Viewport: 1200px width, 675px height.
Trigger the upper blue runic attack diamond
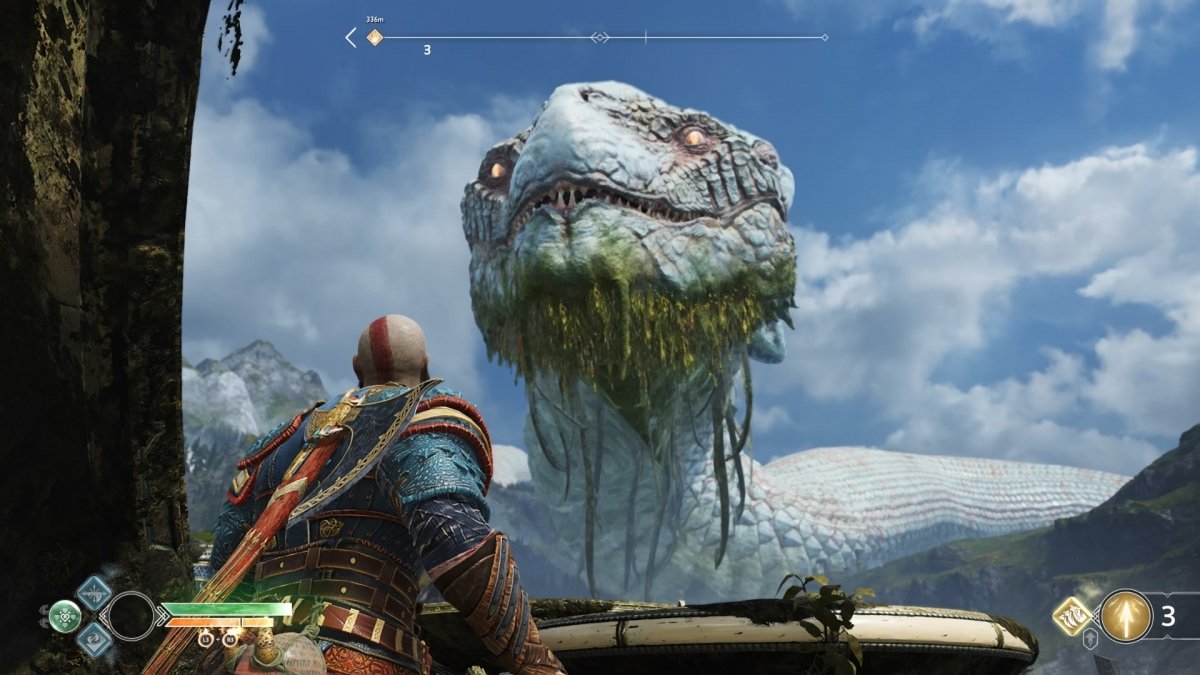94,592
